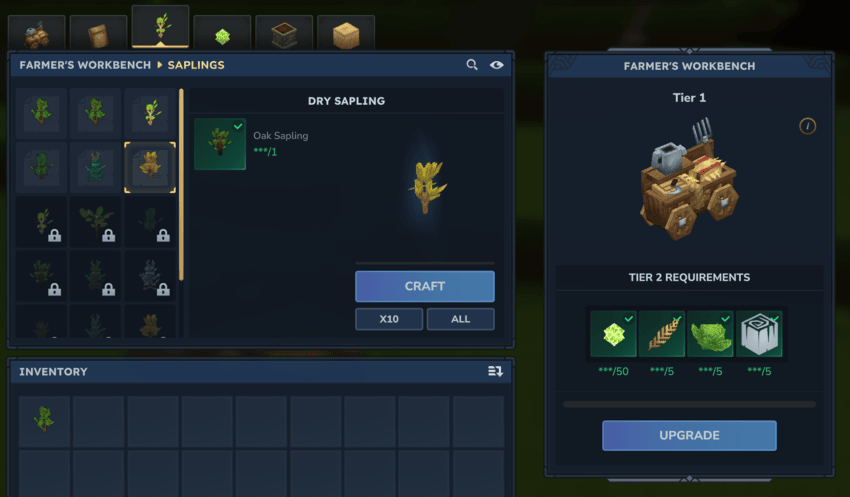Sort the inventory with the sort icon
The height and width of the screenshot is (497, 850).
pyautogui.click(x=495, y=371)
